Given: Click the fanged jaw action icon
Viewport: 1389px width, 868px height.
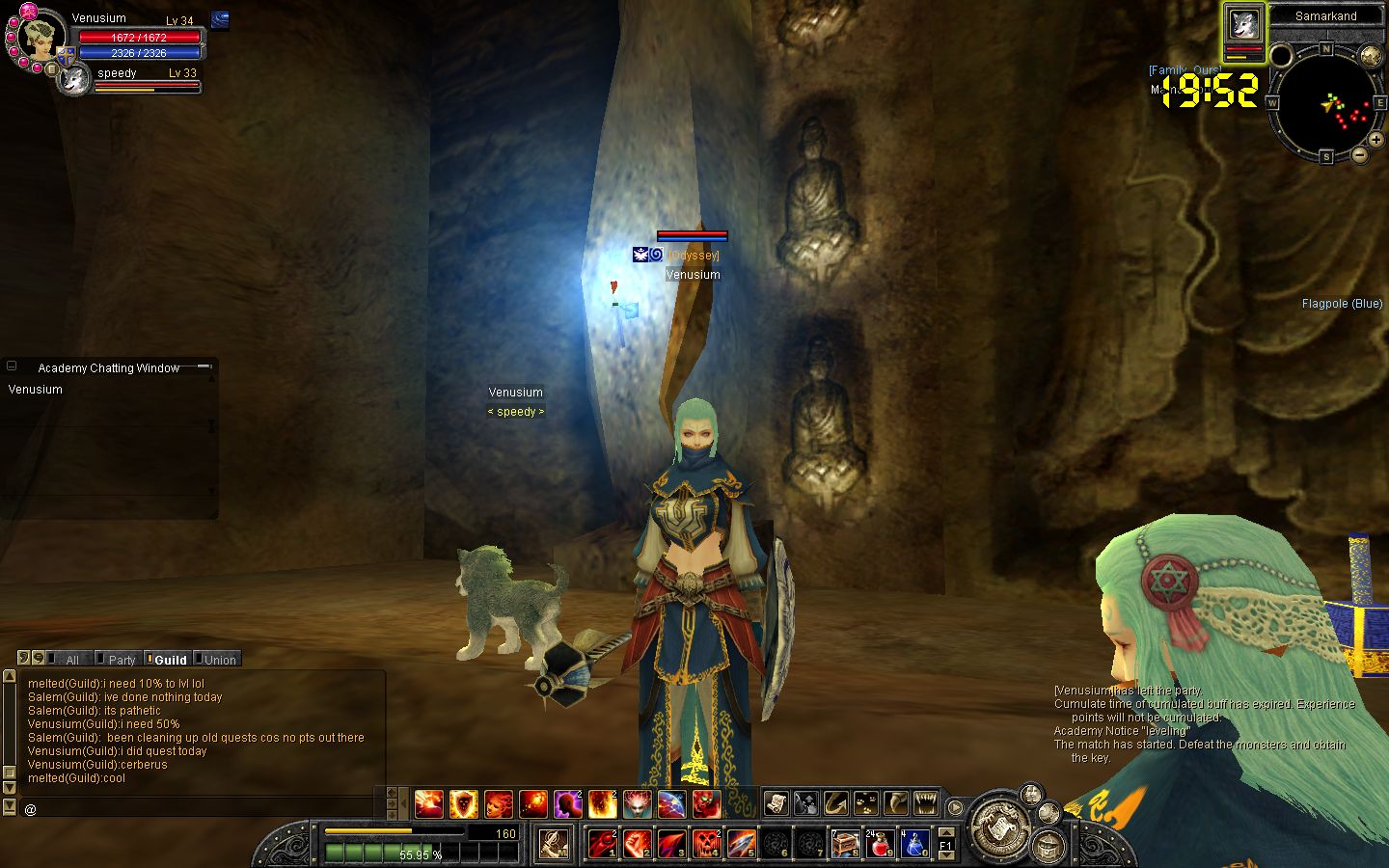Looking at the screenshot, I should tap(925, 802).
